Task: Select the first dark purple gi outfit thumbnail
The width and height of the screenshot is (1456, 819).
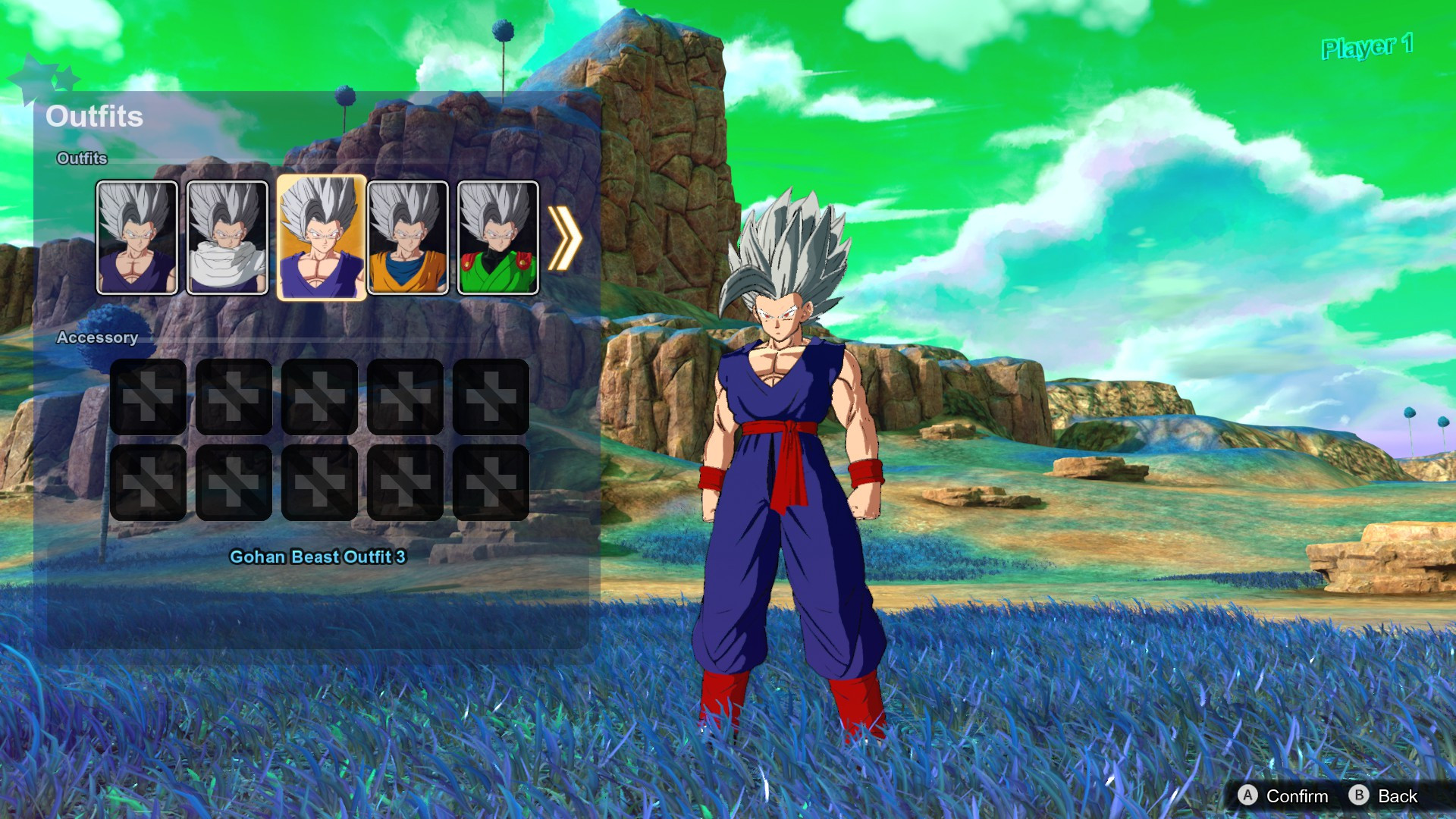Action: click(x=137, y=237)
